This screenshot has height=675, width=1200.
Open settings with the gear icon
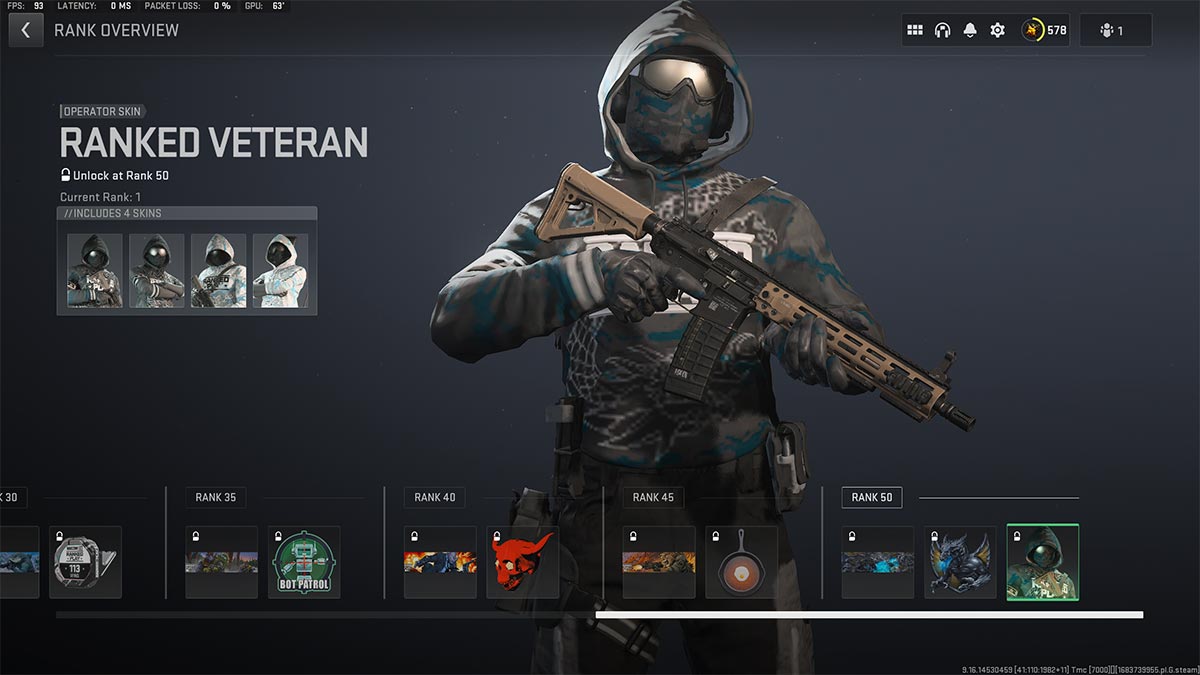(x=997, y=30)
